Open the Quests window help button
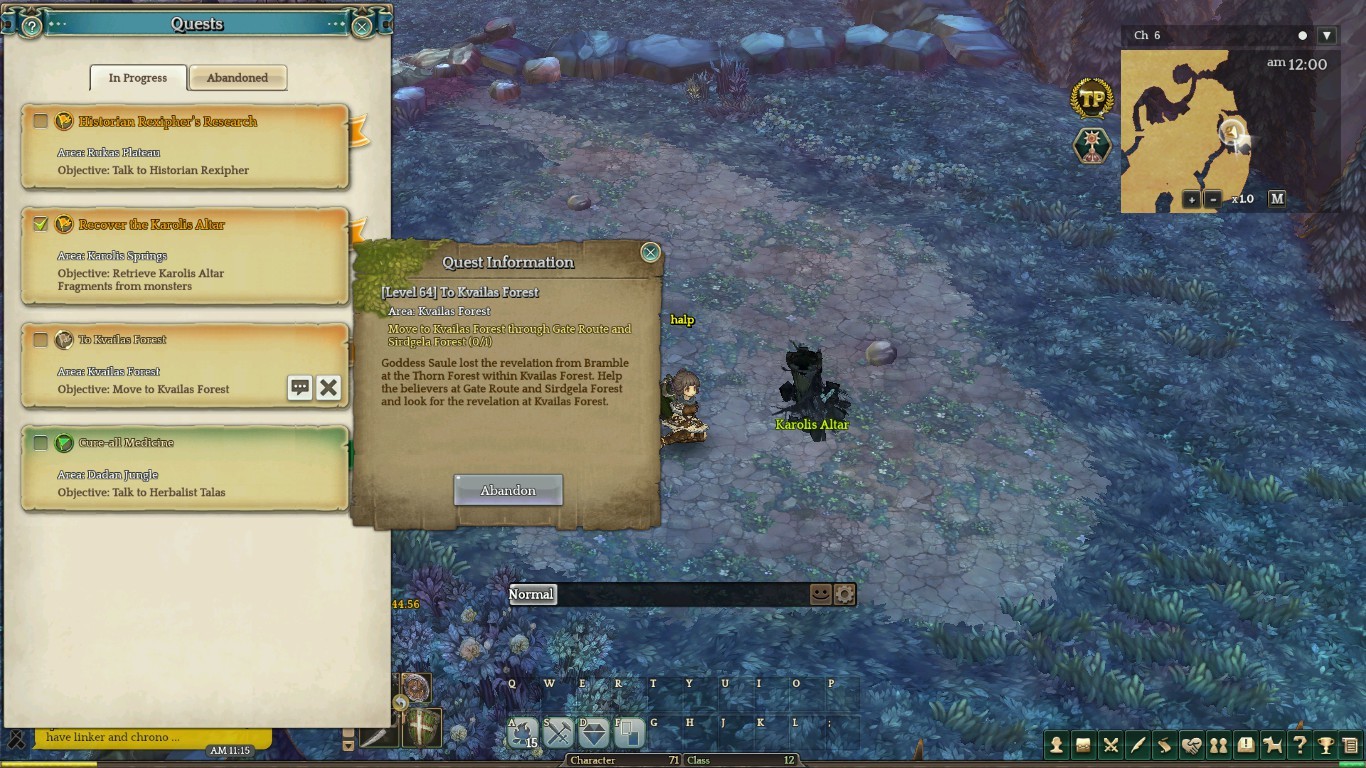Viewport: 1366px width, 768px height. pyautogui.click(x=32, y=27)
